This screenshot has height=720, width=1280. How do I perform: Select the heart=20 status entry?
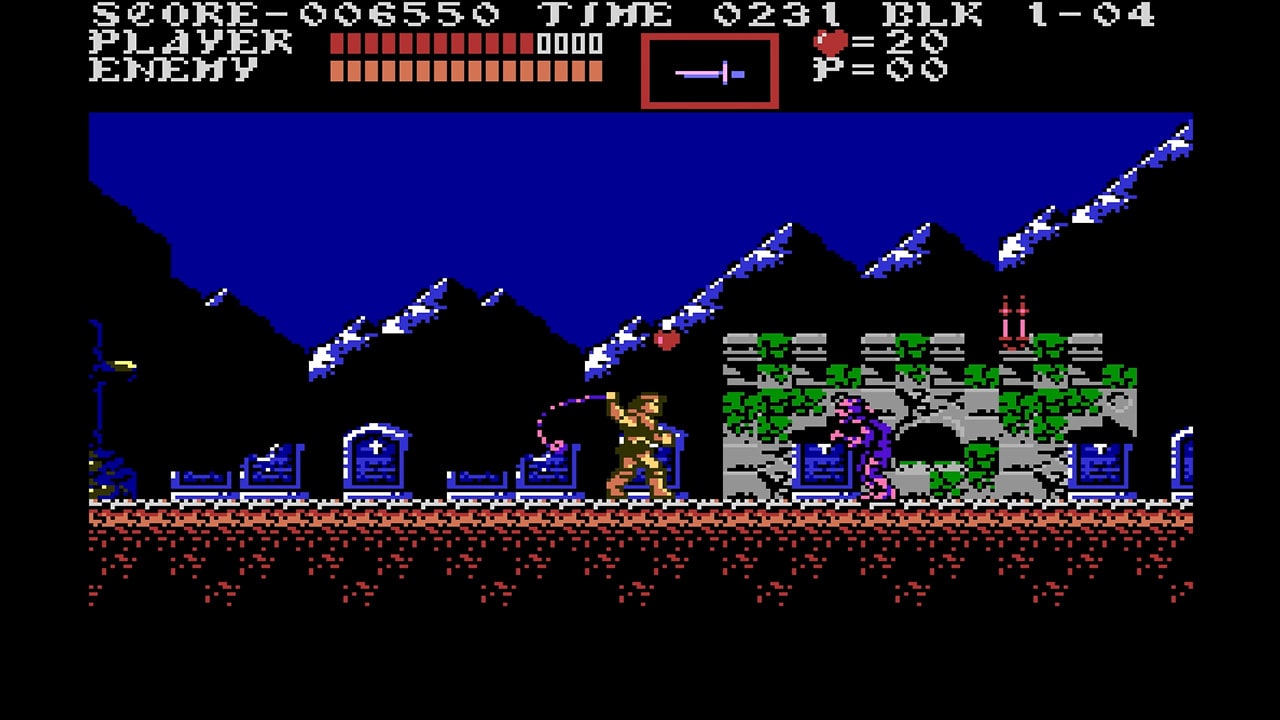tap(880, 41)
